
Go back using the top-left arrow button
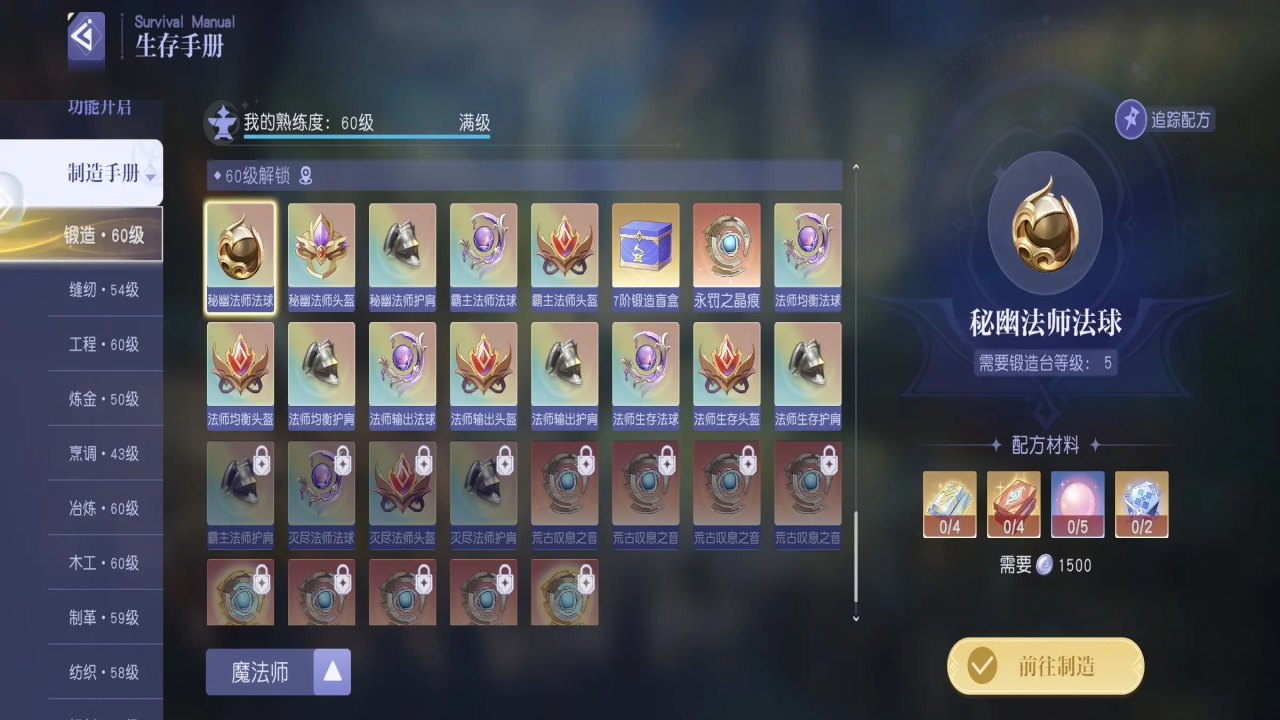(86, 38)
